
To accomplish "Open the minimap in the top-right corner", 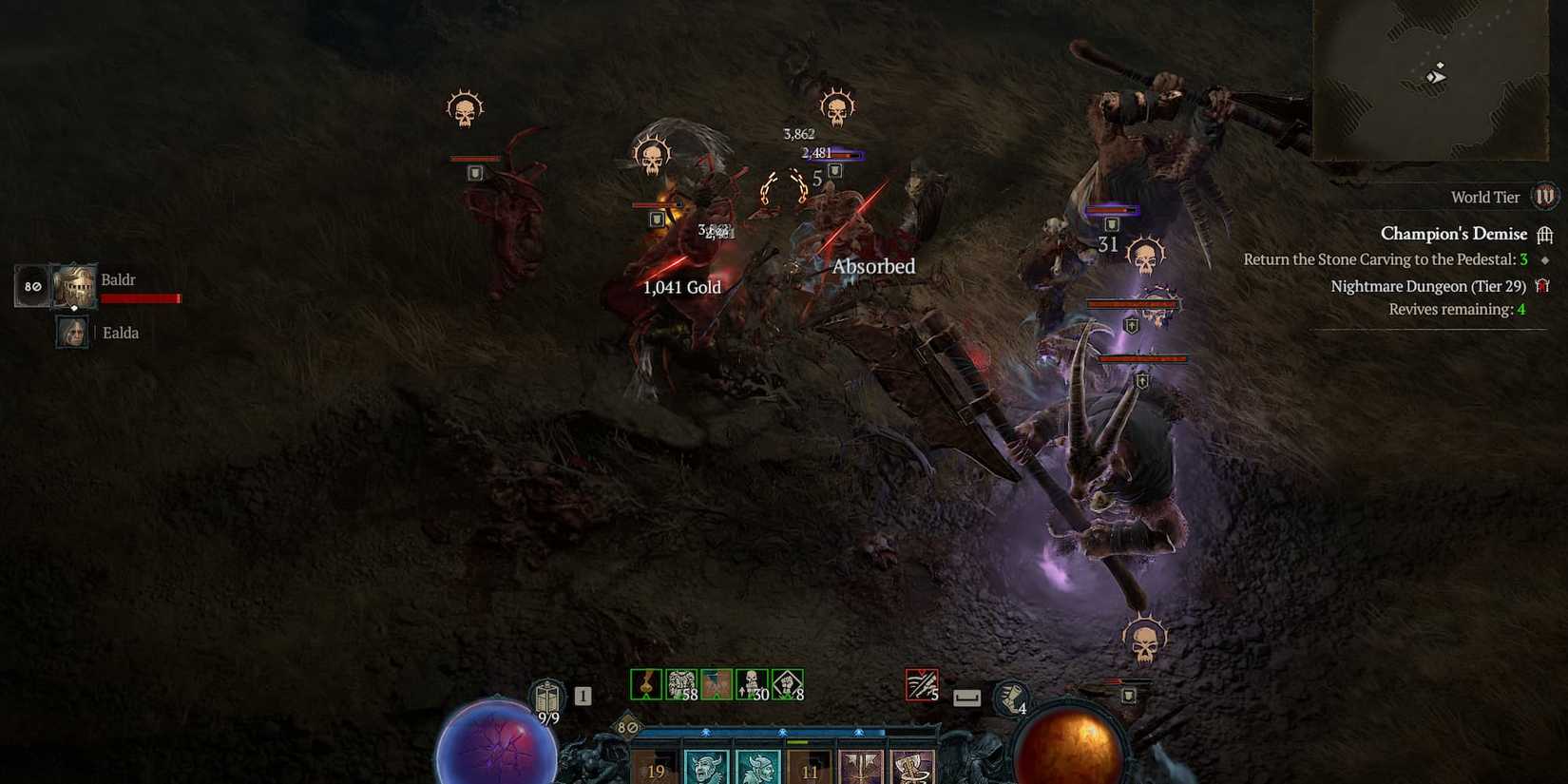I will [x=1435, y=81].
